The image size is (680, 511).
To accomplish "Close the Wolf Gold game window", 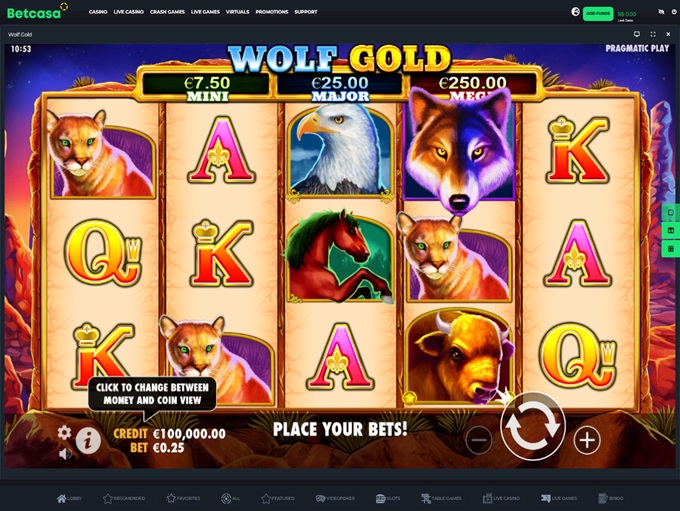I will pyautogui.click(x=667, y=34).
